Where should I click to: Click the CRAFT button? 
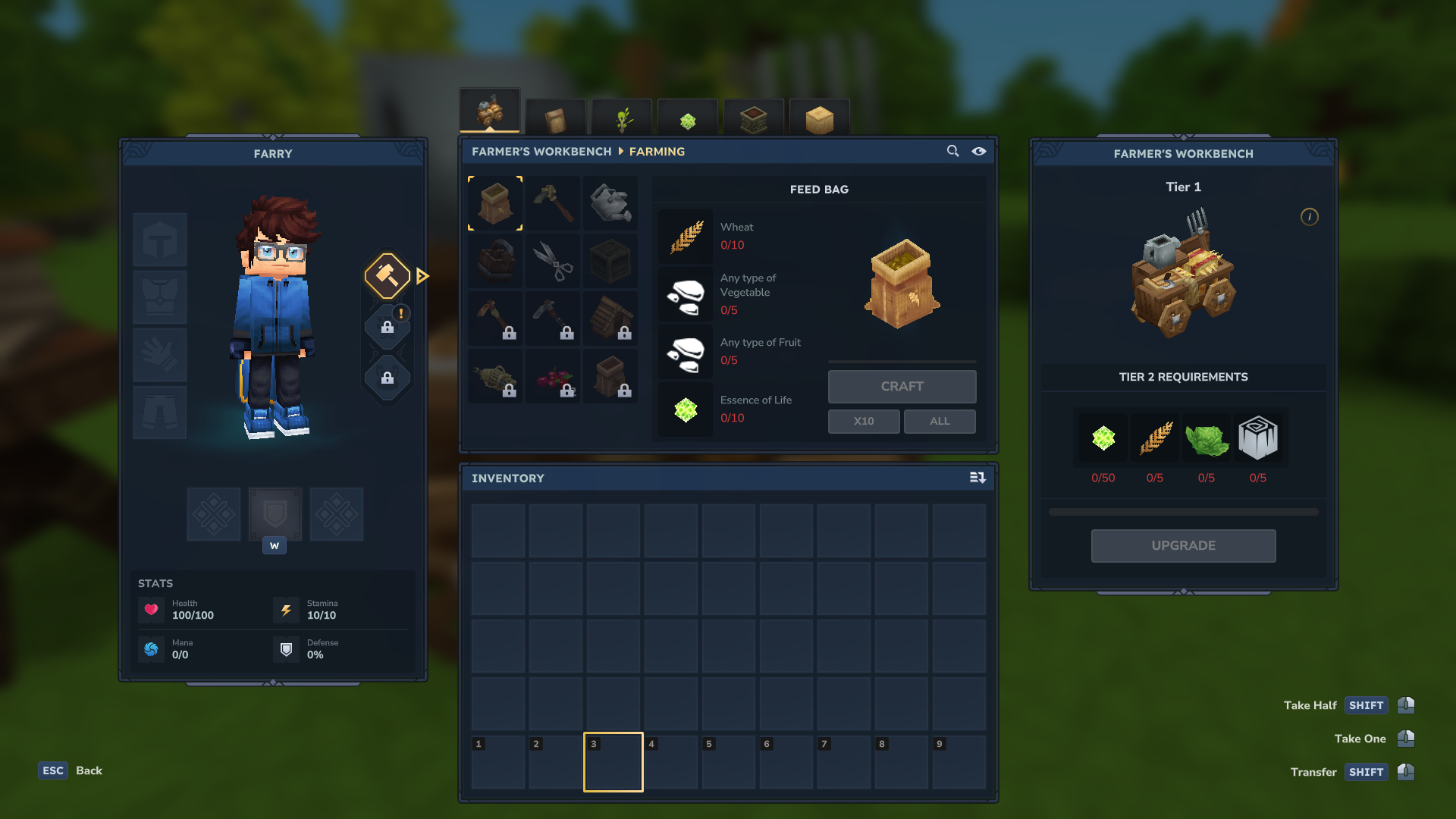(902, 387)
